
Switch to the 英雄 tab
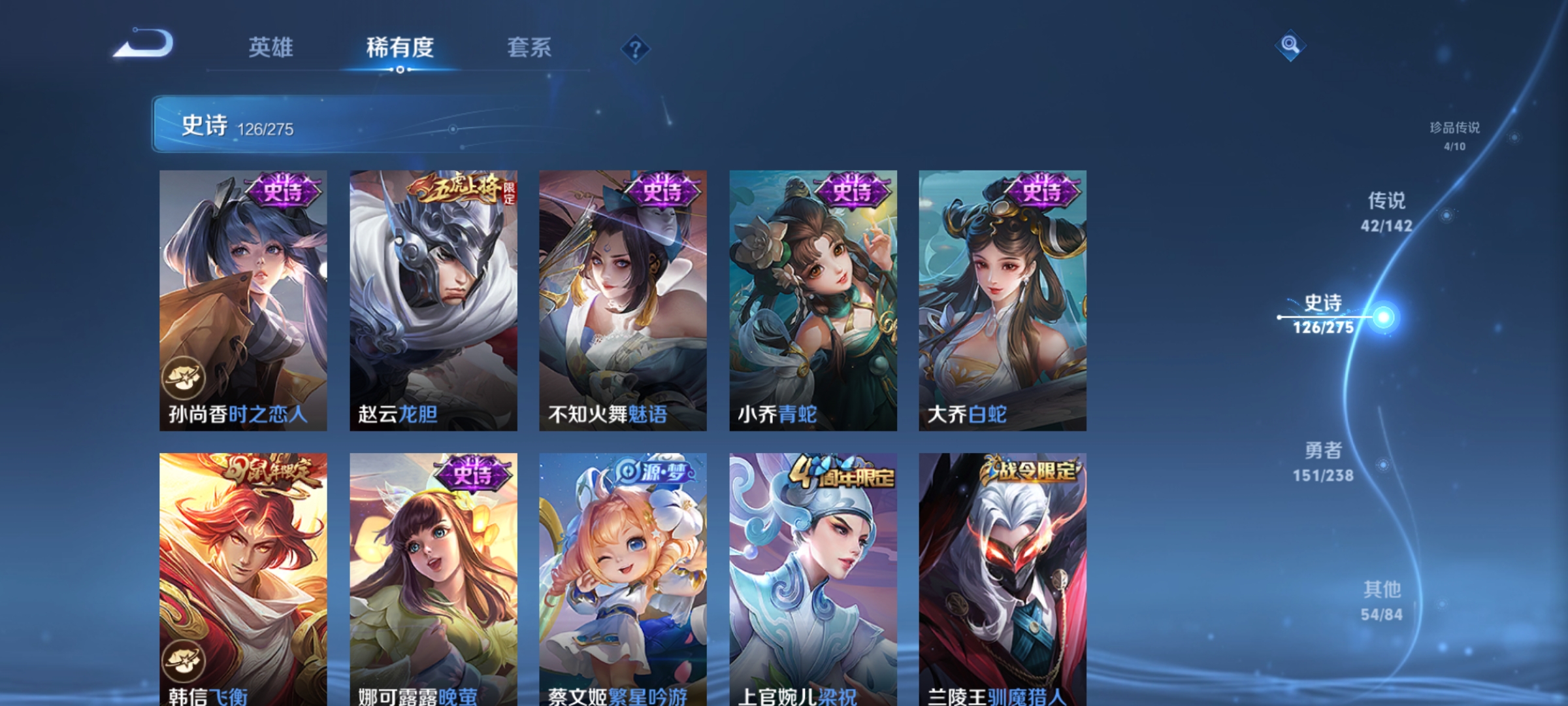coord(272,48)
